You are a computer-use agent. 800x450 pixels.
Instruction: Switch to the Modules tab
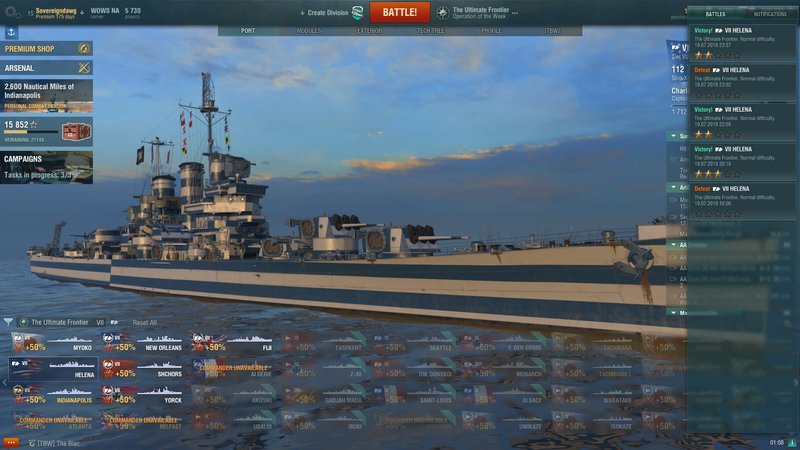pyautogui.click(x=309, y=31)
